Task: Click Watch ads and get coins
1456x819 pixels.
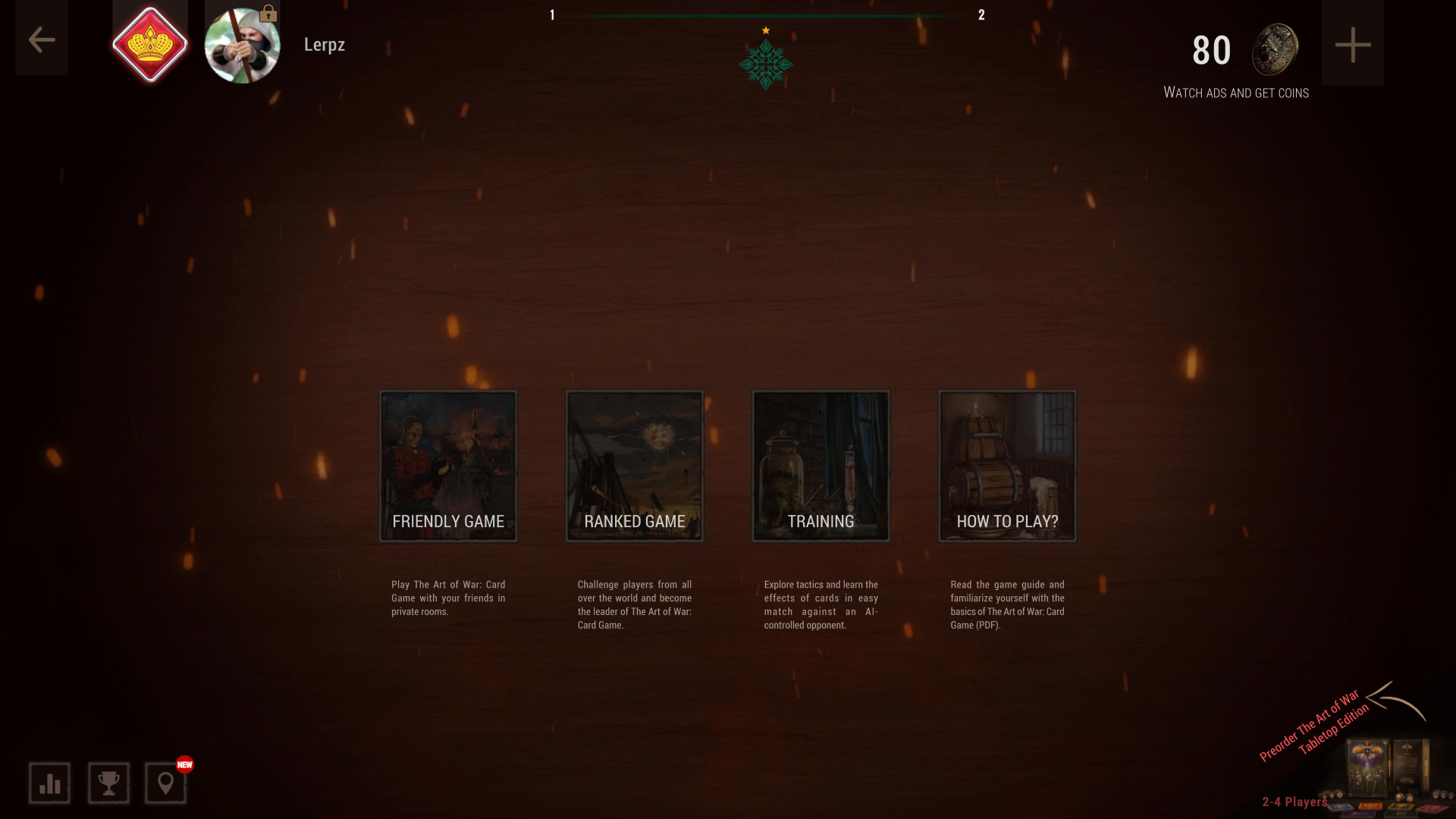Action: tap(1235, 92)
